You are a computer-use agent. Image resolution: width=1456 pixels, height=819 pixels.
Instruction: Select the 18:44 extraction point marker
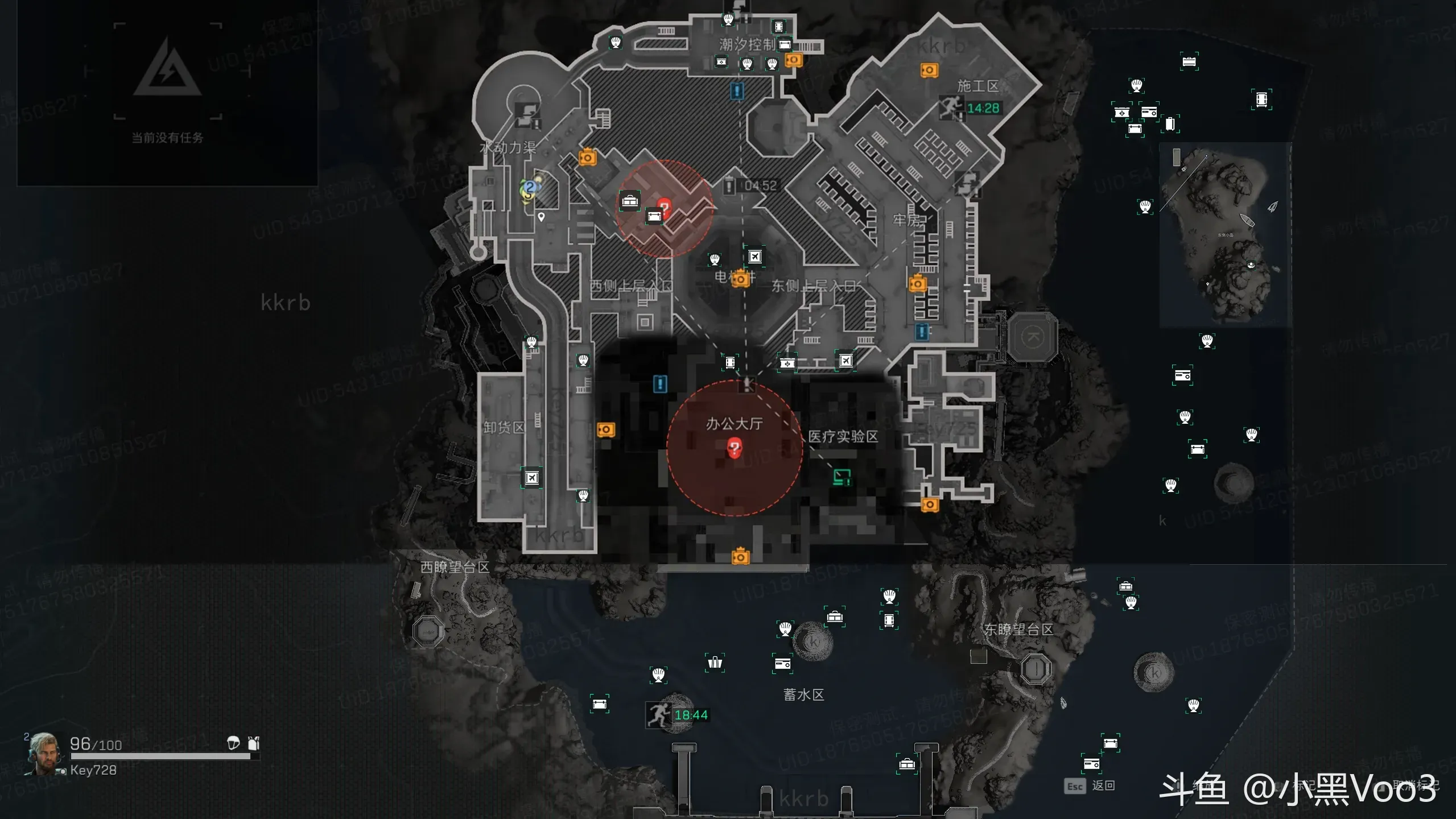(x=658, y=714)
